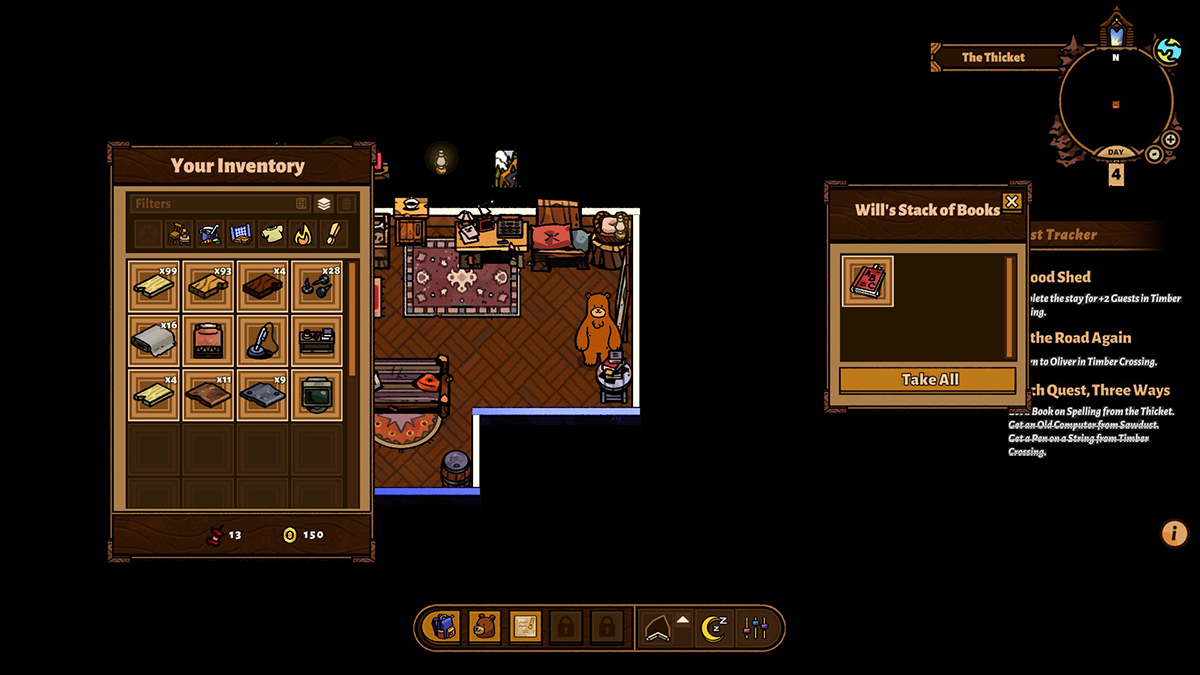Image resolution: width=1200 pixels, height=675 pixels.
Task: Select the nails stack of 28
Action: point(317,286)
